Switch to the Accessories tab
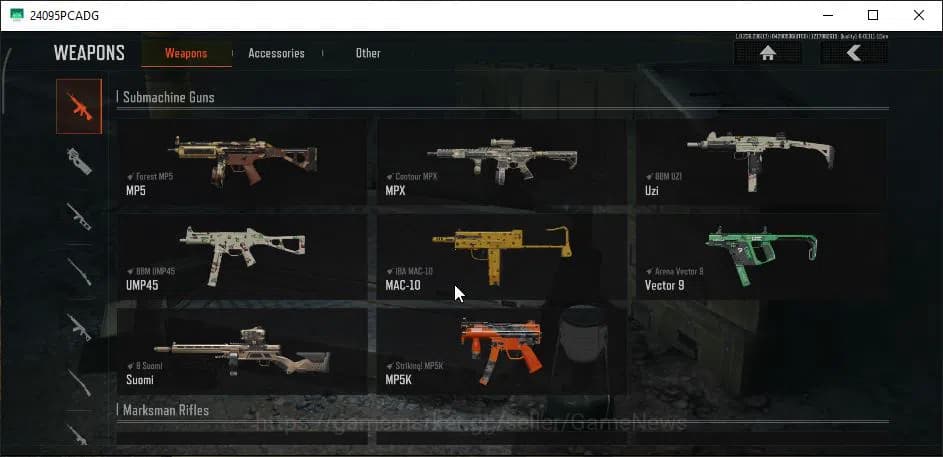This screenshot has height=457, width=943. pyautogui.click(x=276, y=53)
